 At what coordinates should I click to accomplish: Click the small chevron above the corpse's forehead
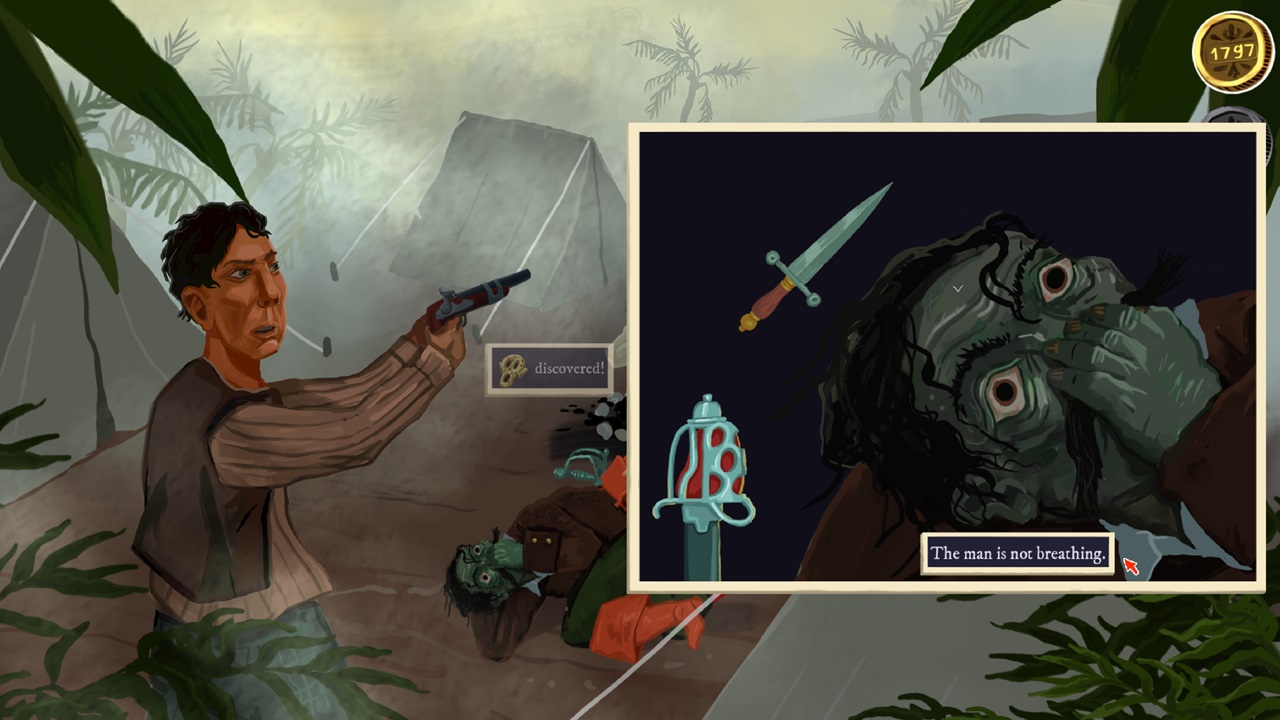pos(958,288)
